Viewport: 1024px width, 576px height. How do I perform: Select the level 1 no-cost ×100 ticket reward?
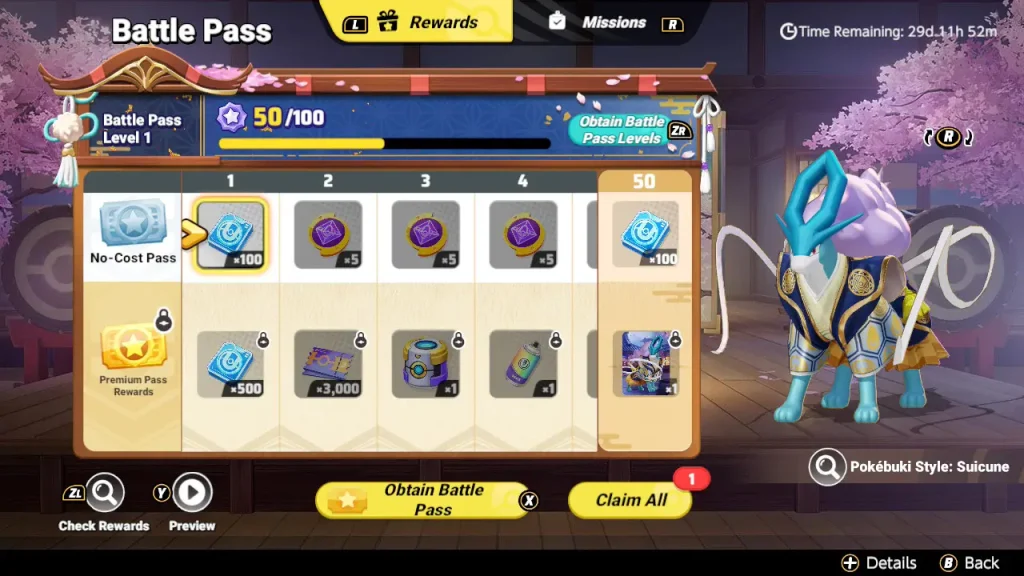click(x=231, y=235)
